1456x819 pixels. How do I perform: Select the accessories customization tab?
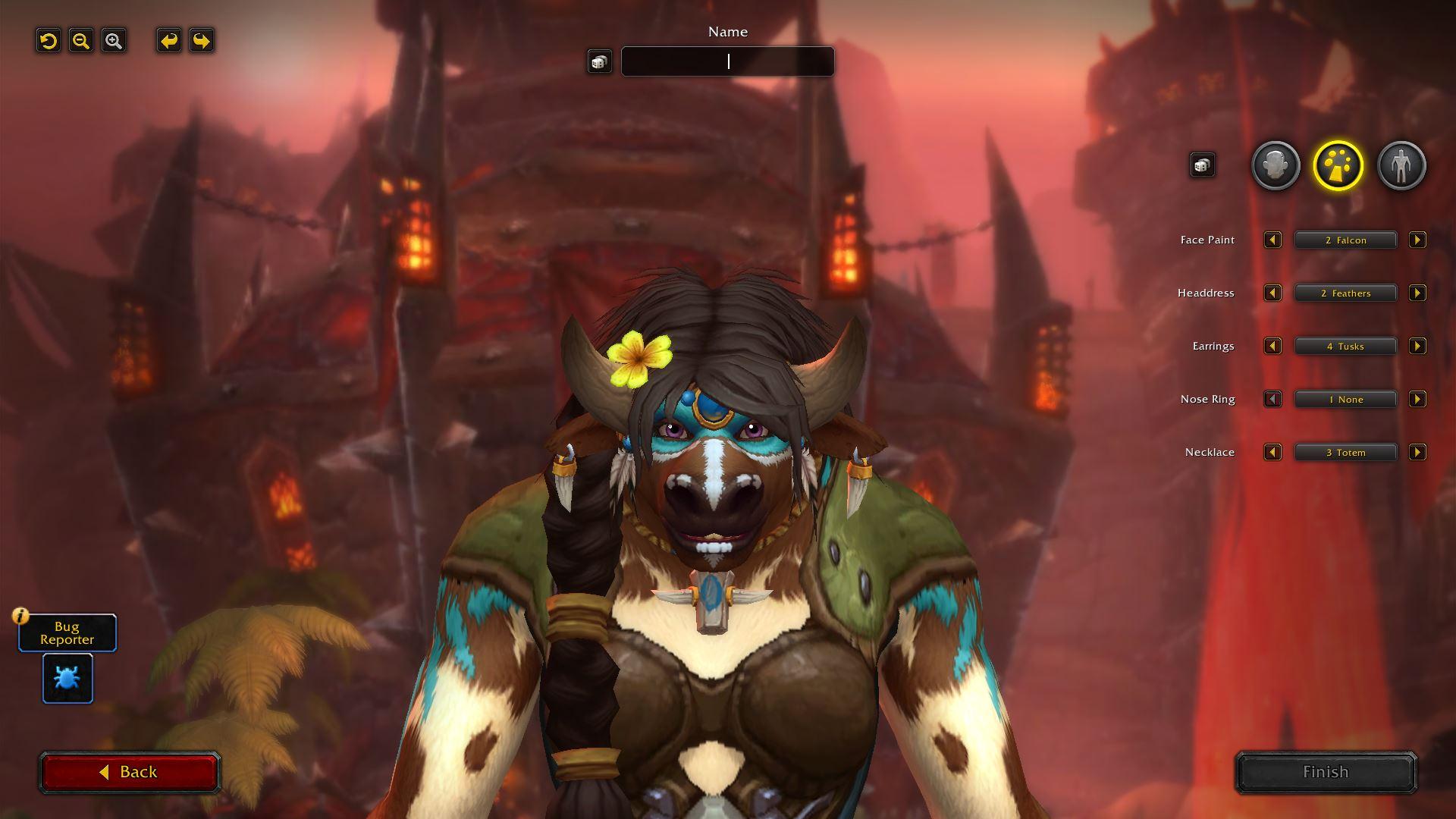tap(1338, 165)
